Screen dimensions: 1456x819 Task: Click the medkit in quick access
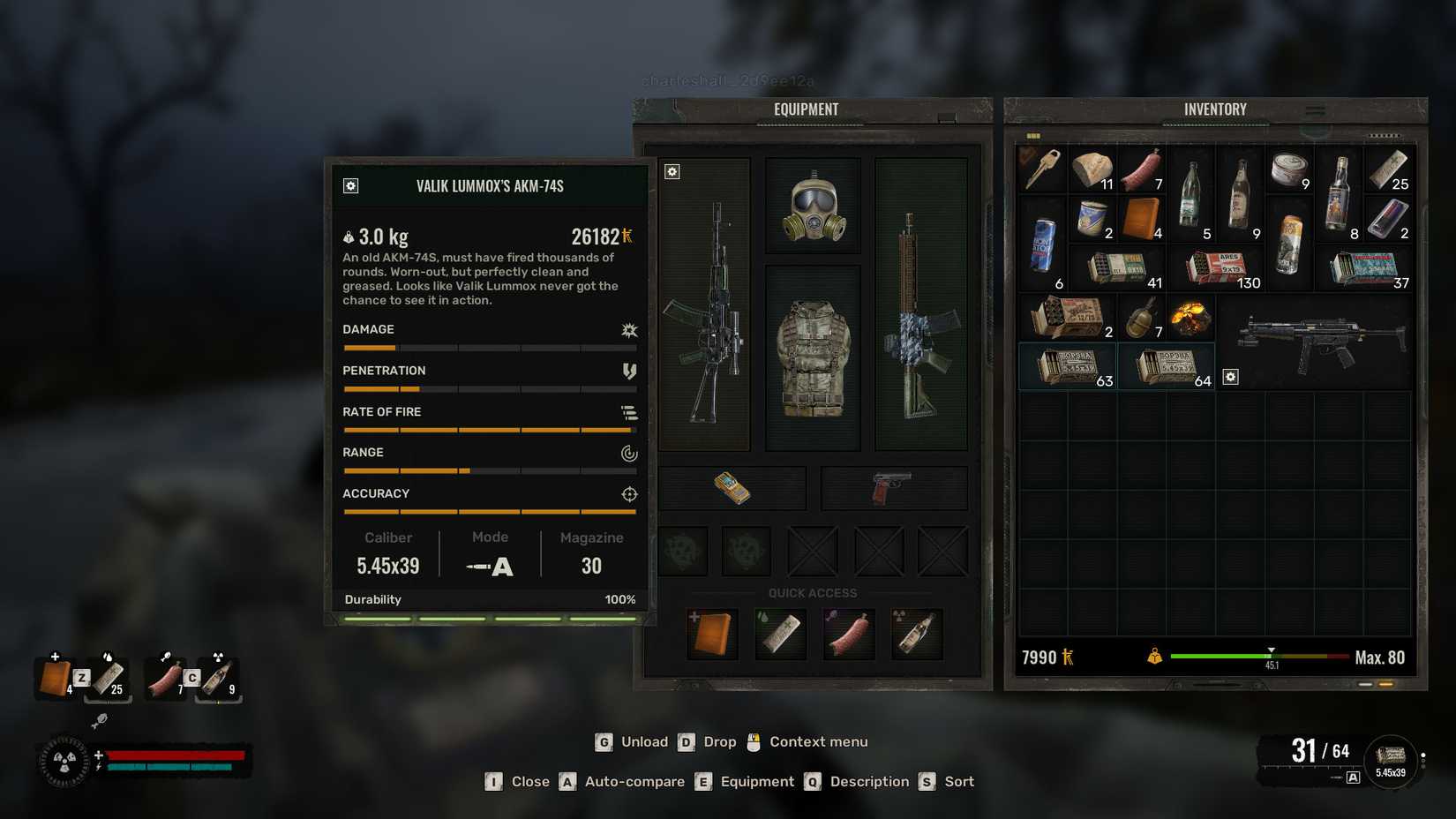712,633
